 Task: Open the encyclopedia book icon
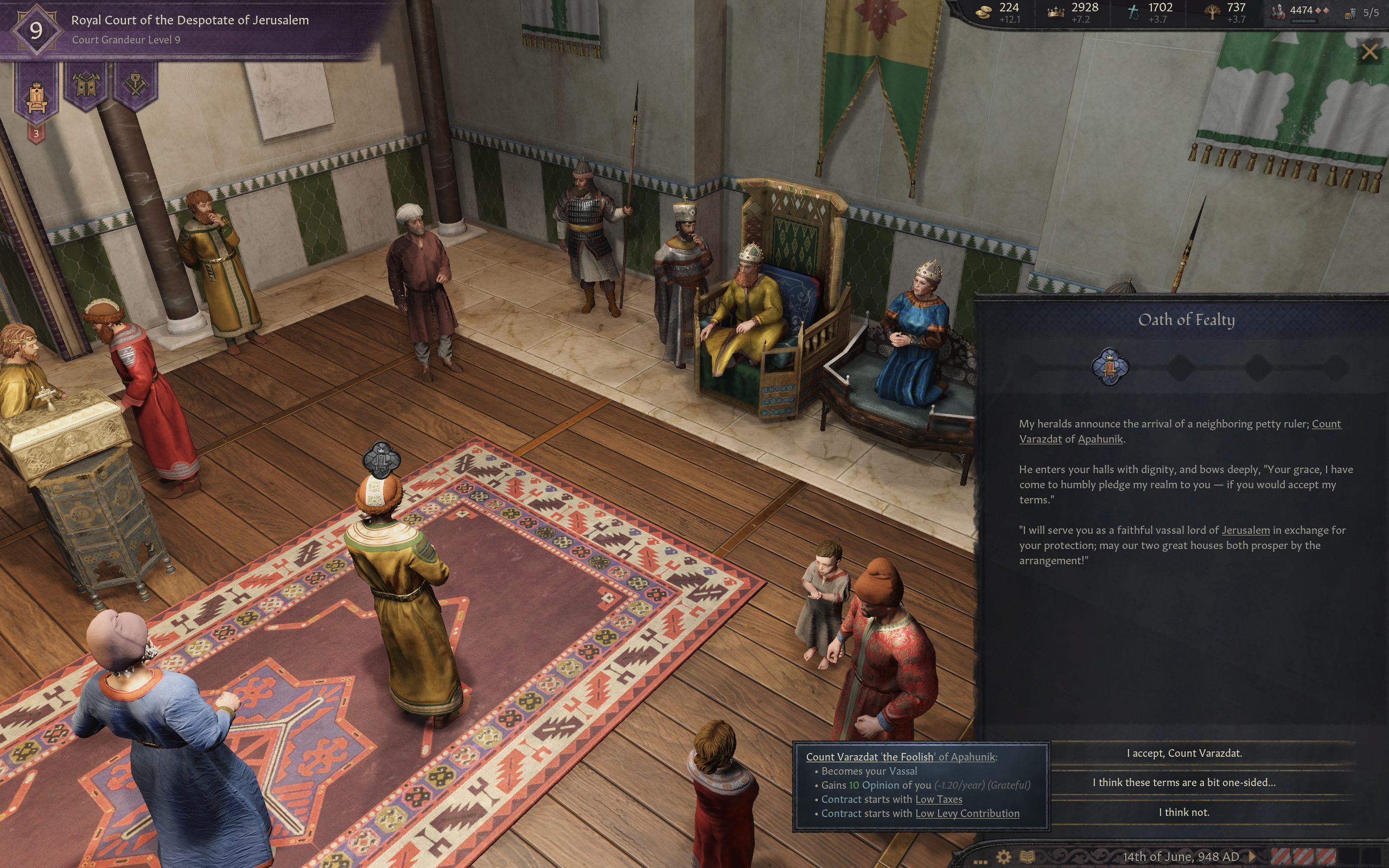tap(1027, 857)
